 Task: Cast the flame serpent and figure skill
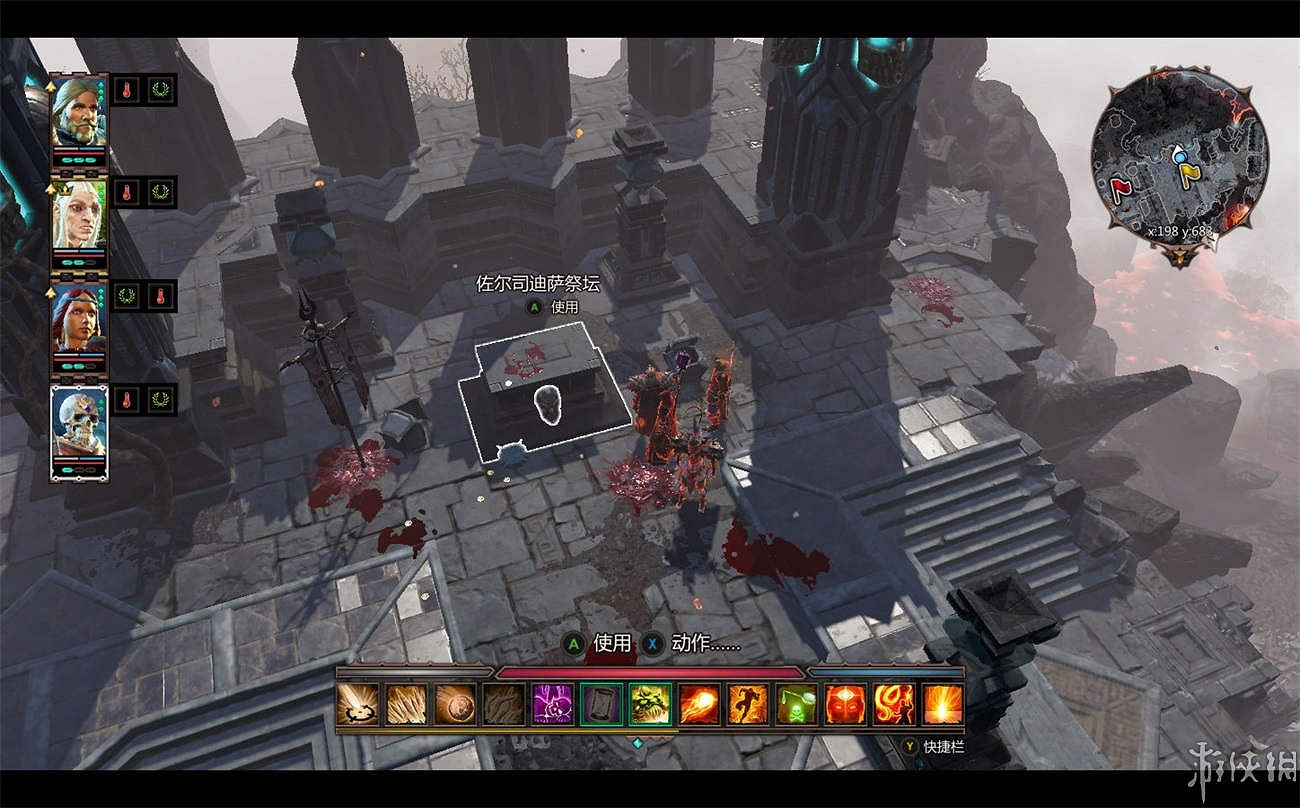click(894, 704)
